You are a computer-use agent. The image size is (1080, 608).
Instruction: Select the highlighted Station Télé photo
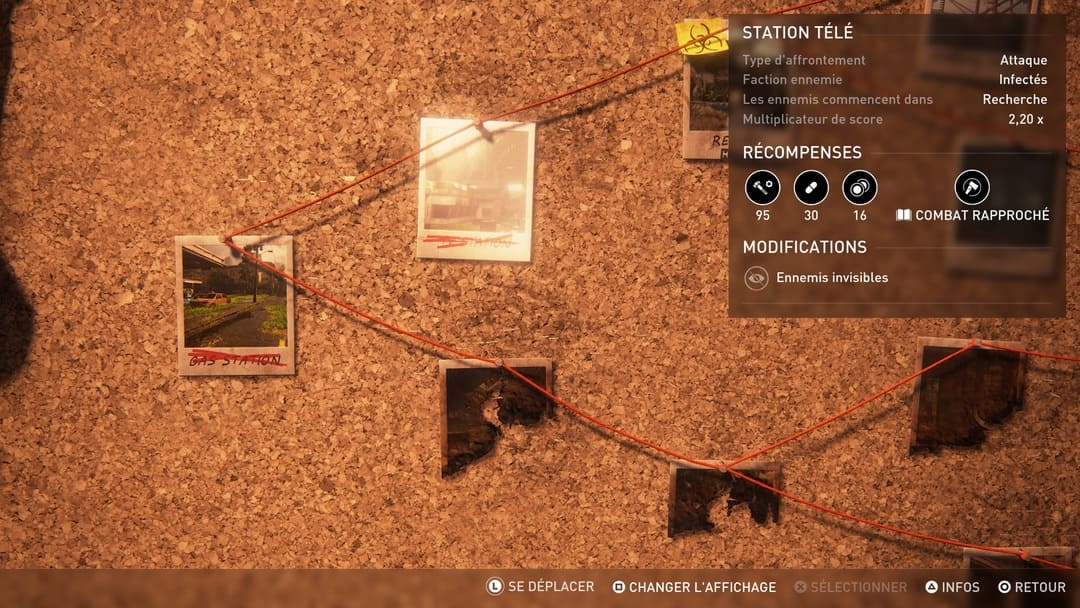point(476,189)
